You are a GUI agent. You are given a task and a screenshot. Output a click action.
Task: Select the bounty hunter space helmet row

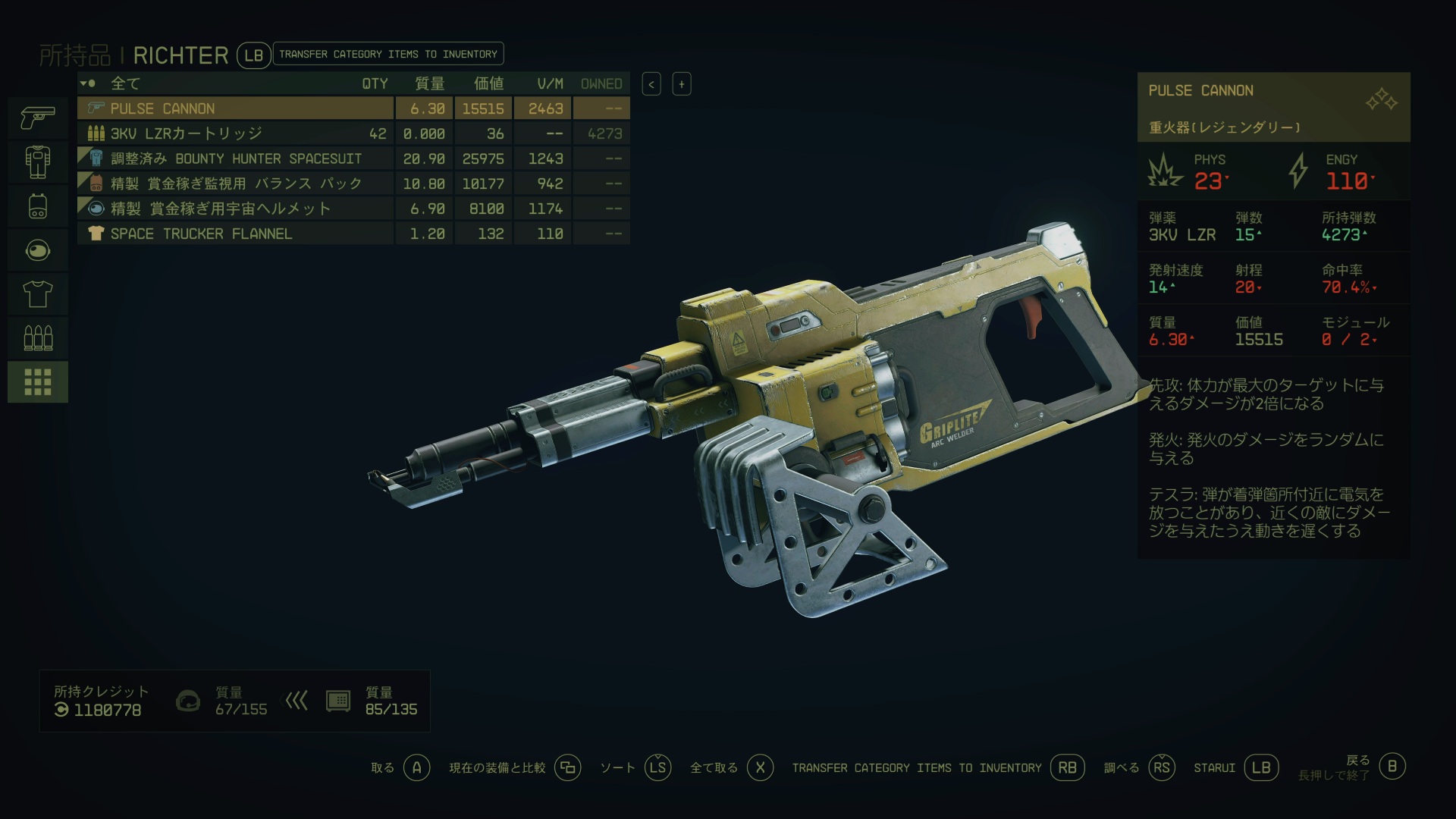[235, 209]
